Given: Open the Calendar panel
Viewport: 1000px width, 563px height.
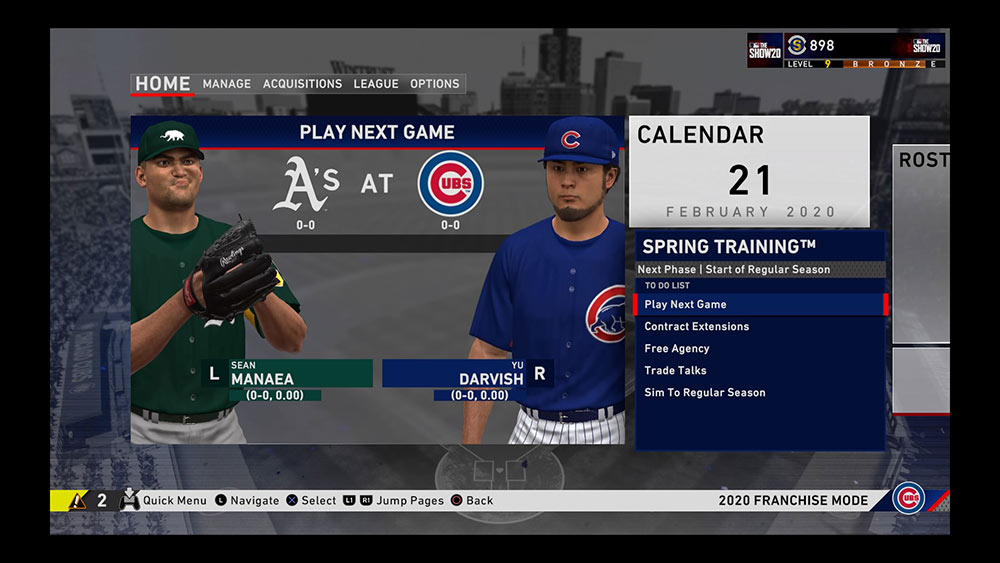Looking at the screenshot, I should coord(749,171).
